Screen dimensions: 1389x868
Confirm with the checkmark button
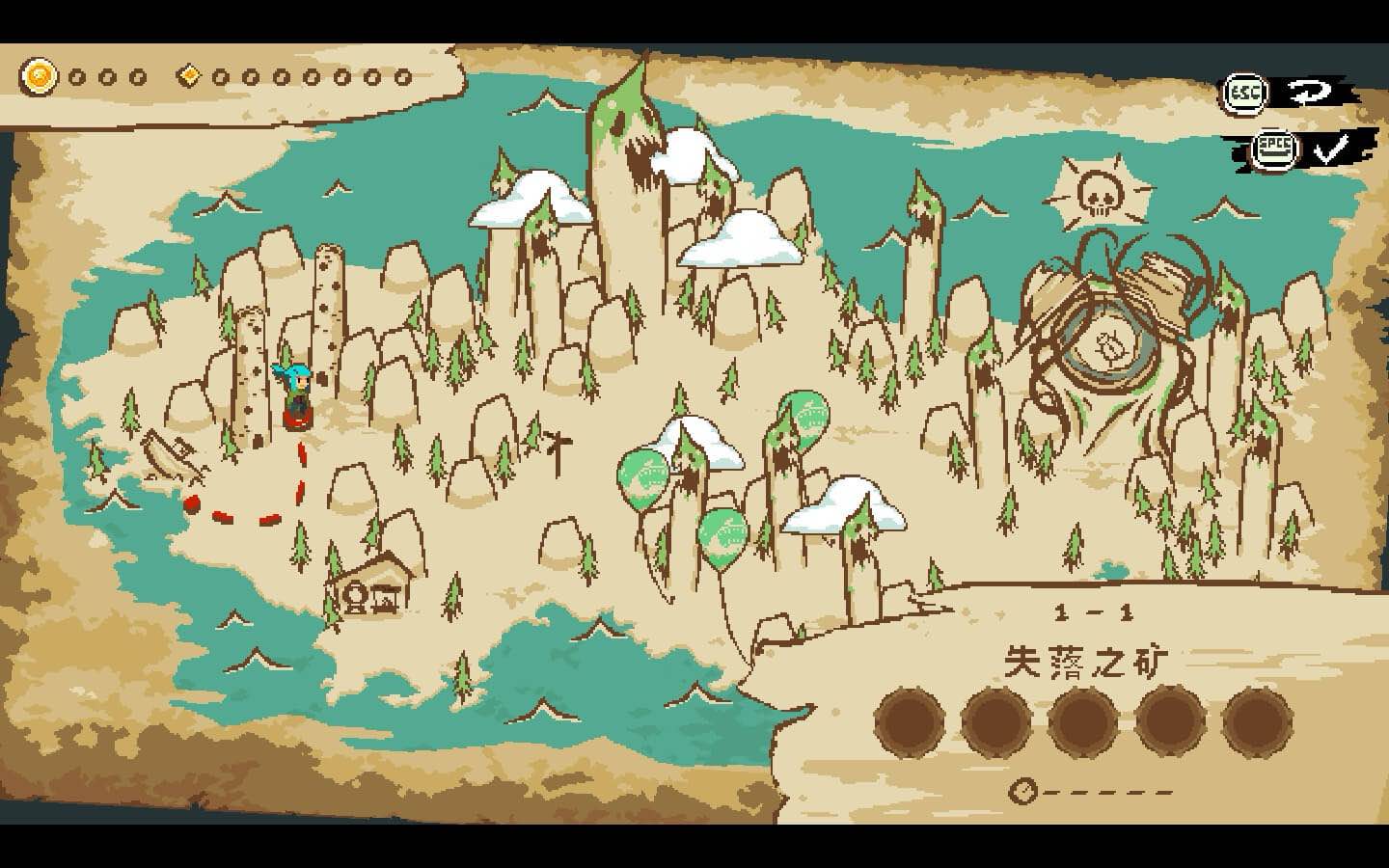tap(1331, 149)
